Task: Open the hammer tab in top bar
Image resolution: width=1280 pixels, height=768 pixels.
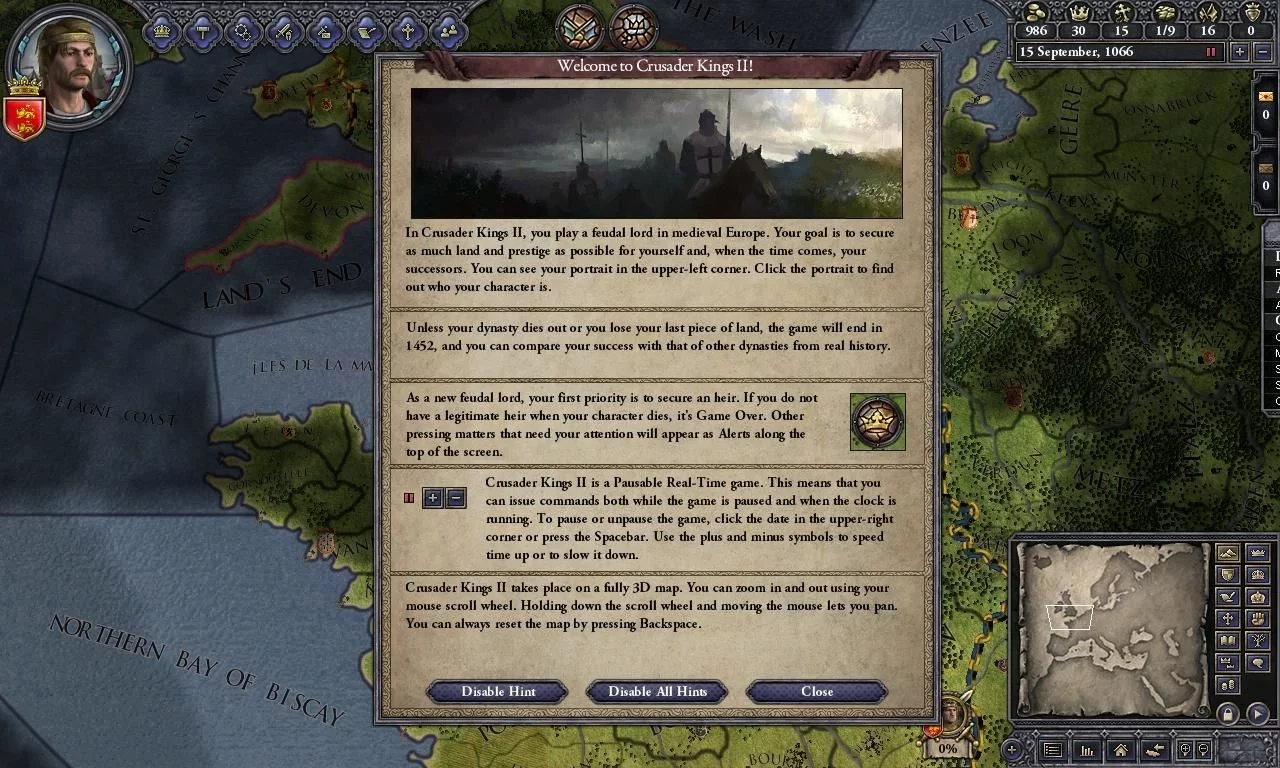Action: tap(202, 31)
